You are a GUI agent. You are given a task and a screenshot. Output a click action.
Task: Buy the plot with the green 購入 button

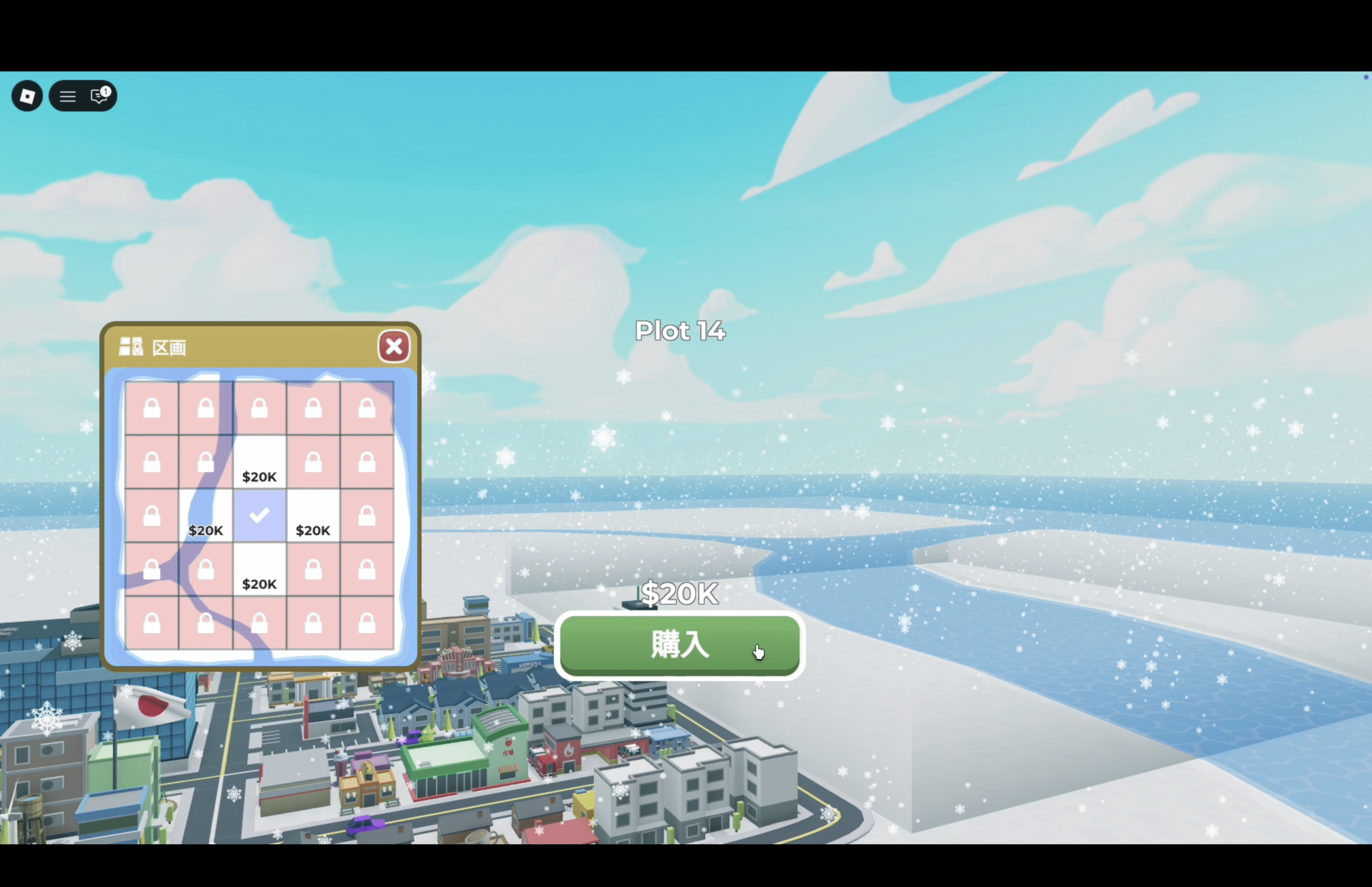click(x=679, y=645)
